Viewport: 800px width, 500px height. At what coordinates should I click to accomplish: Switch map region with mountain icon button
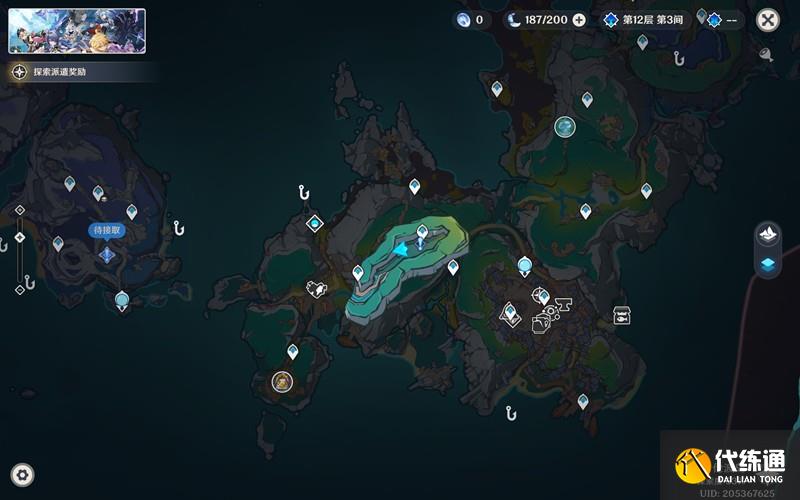pyautogui.click(x=767, y=233)
